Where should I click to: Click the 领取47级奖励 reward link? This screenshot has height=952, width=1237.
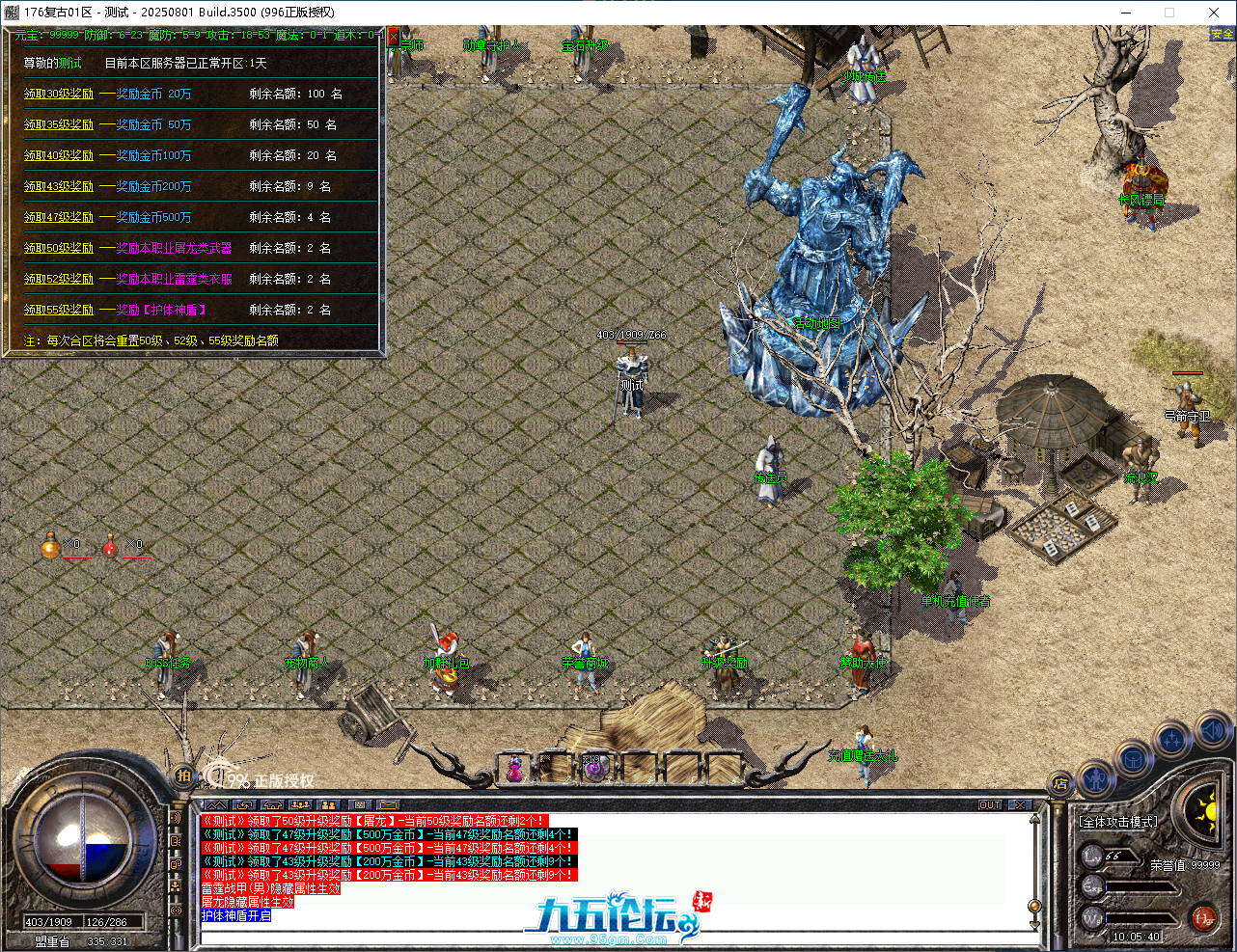point(60,217)
